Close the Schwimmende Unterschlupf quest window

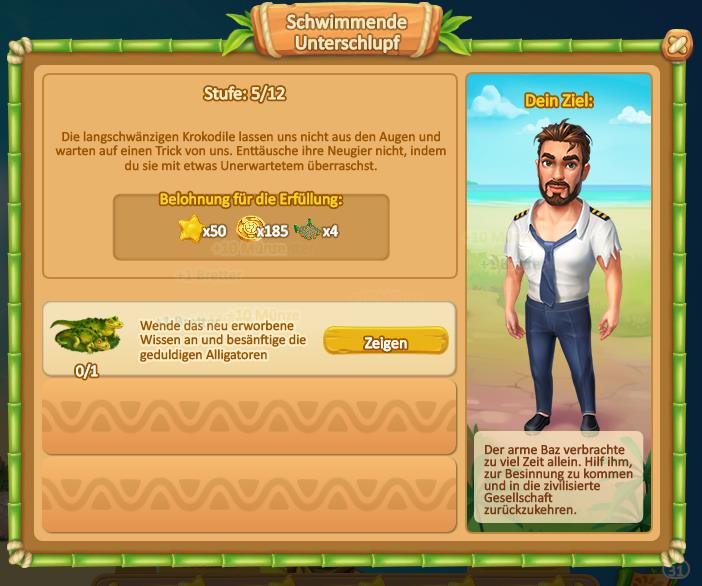point(677,45)
